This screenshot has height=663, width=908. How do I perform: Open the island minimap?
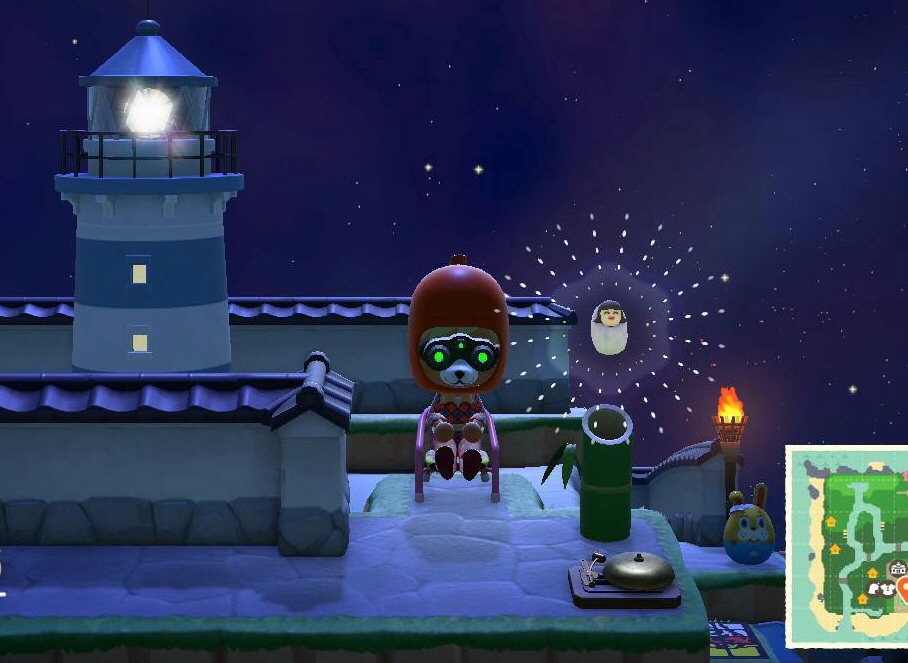pyautogui.click(x=848, y=546)
